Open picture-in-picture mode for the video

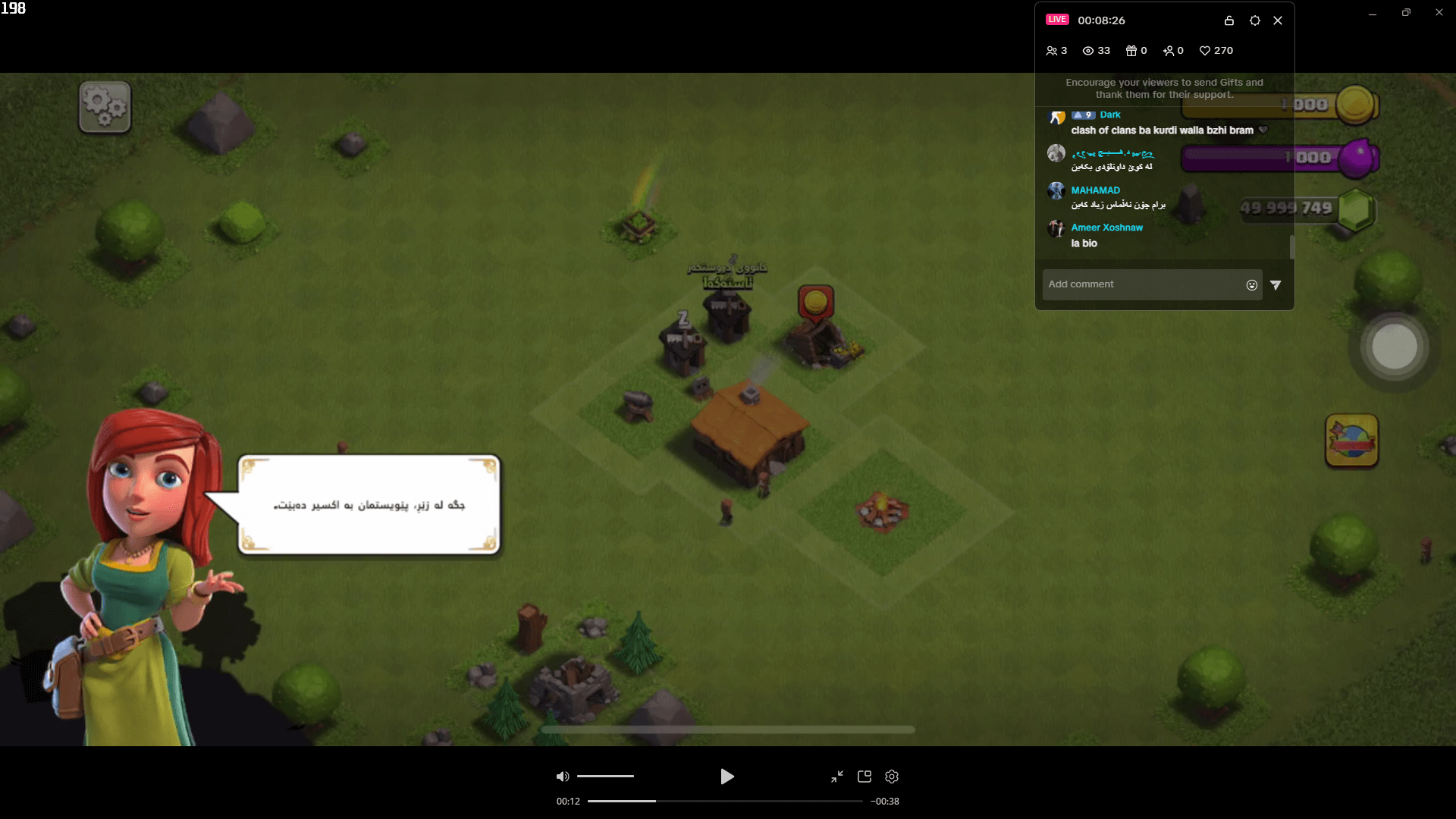[864, 777]
